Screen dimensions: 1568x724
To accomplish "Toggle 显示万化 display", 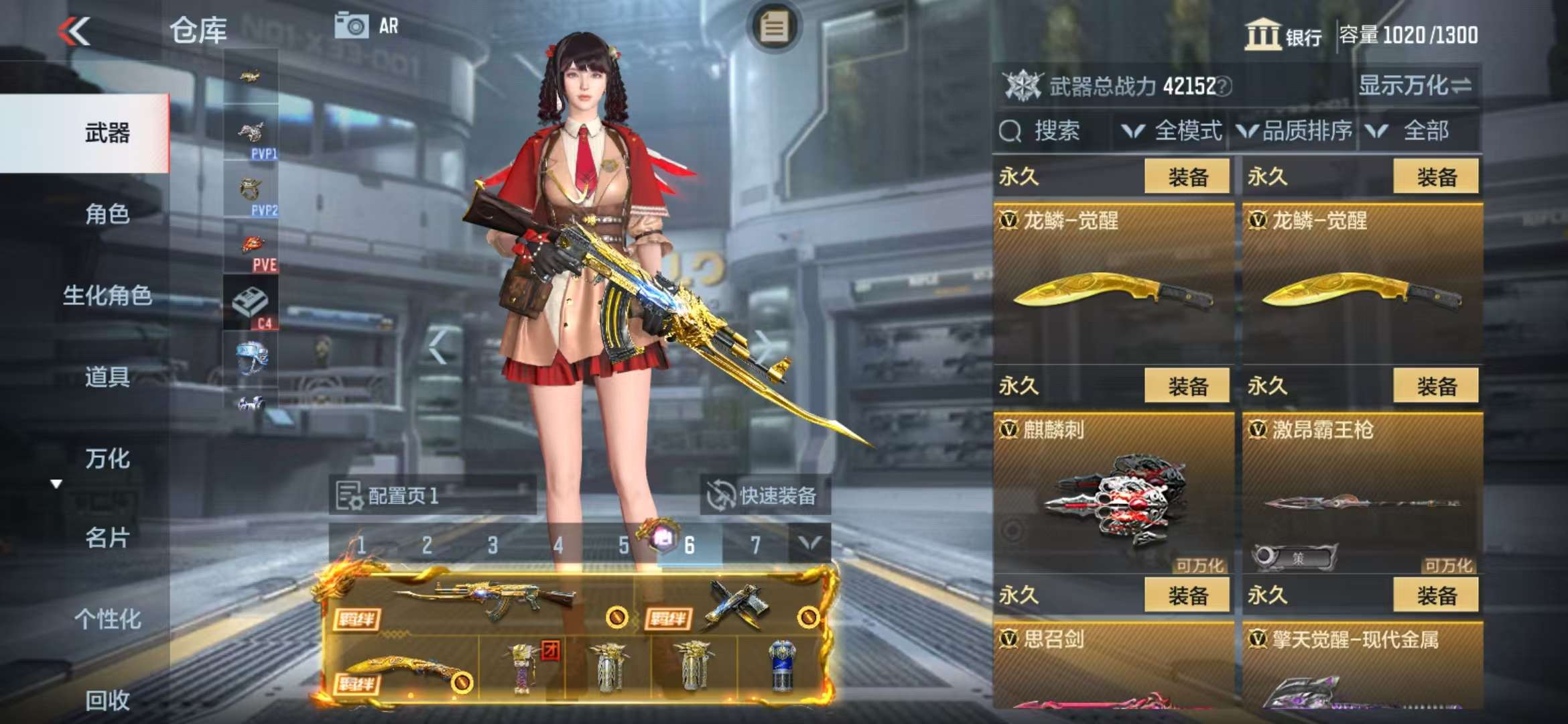I will coord(1415,86).
